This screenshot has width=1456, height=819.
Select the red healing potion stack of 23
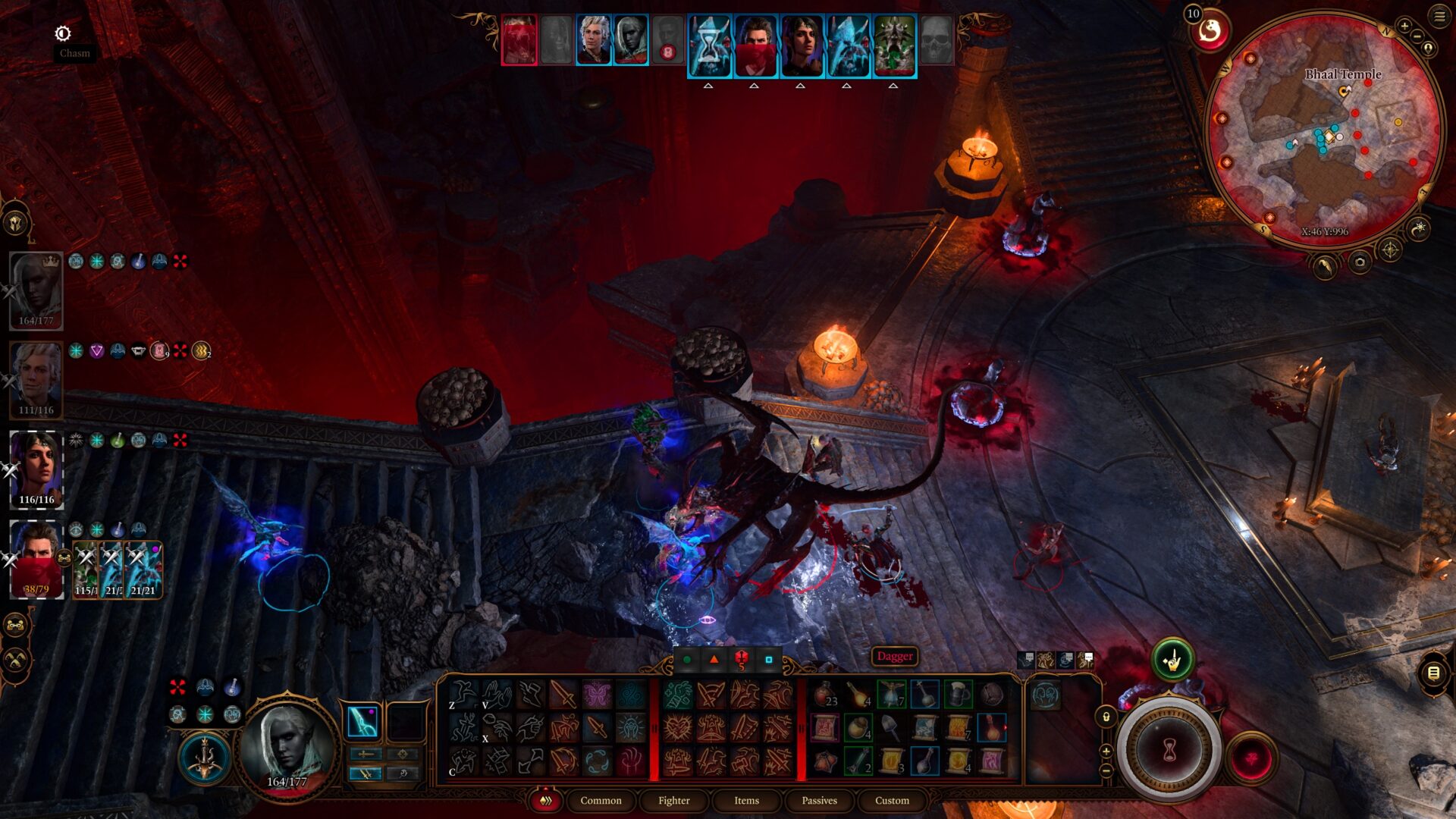825,695
